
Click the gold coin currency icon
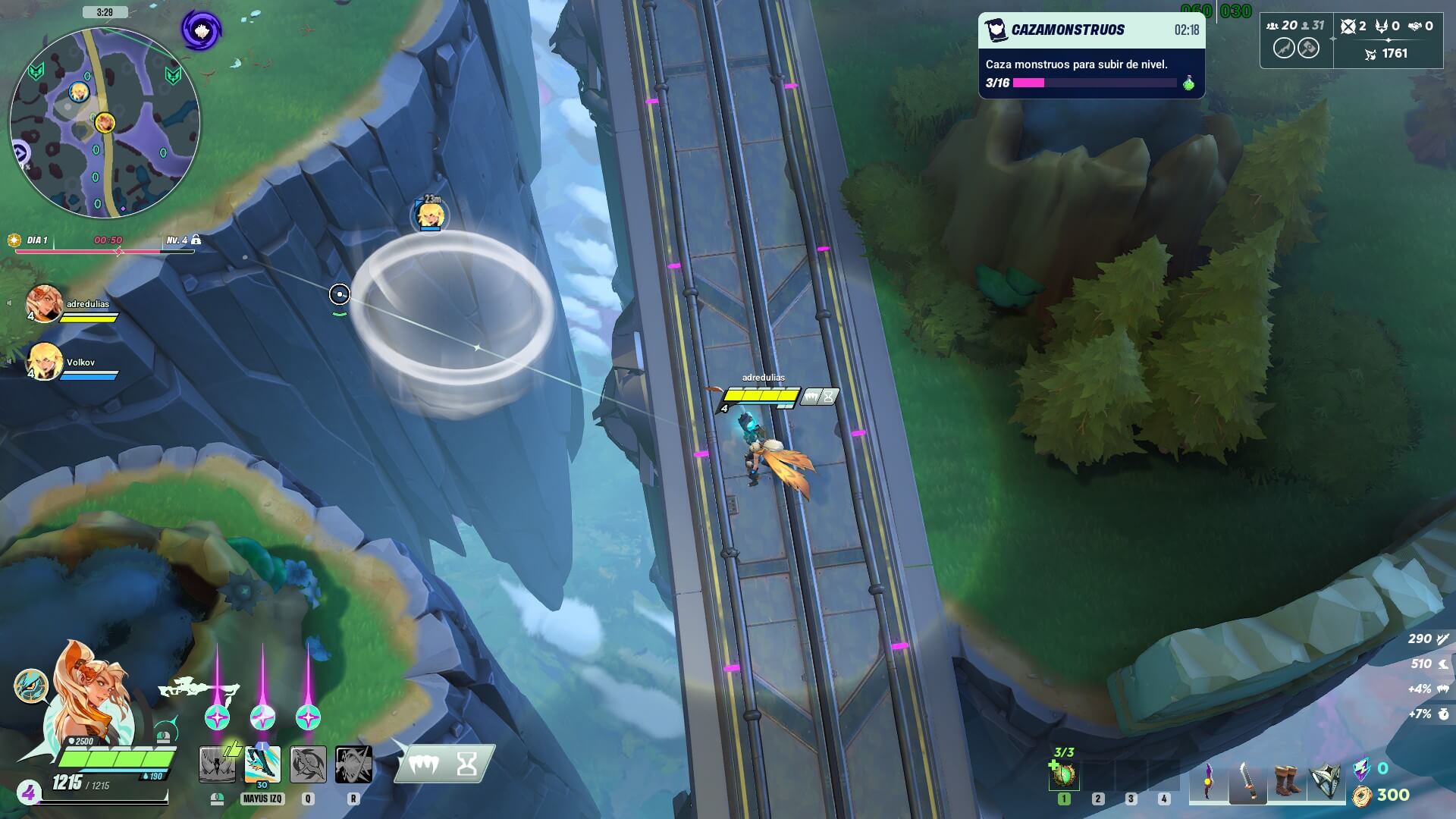1363,795
